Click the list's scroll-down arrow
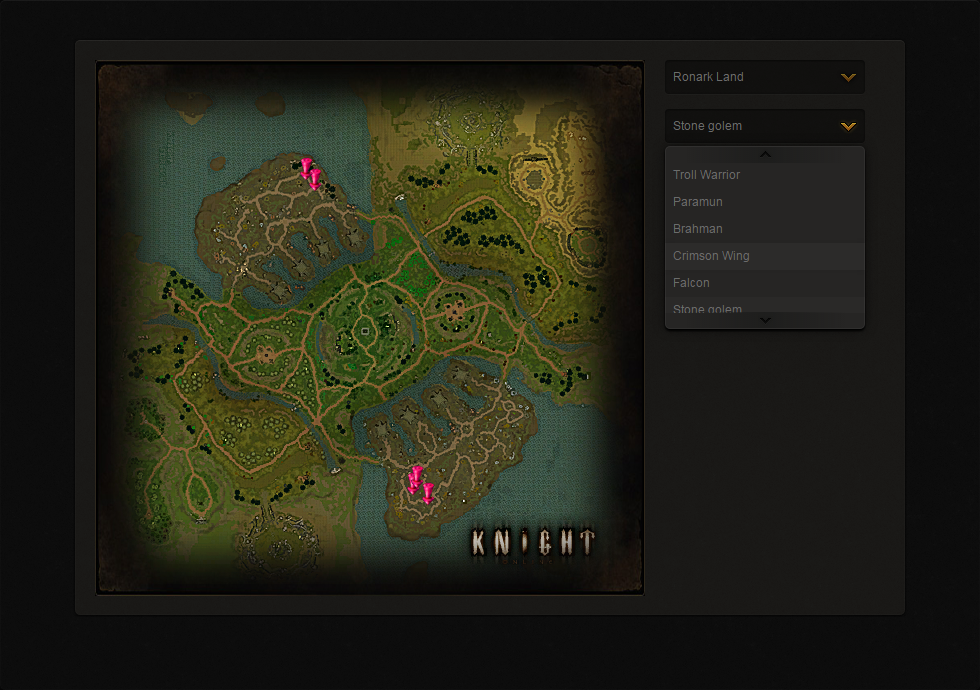The width and height of the screenshot is (980, 690). [x=765, y=320]
